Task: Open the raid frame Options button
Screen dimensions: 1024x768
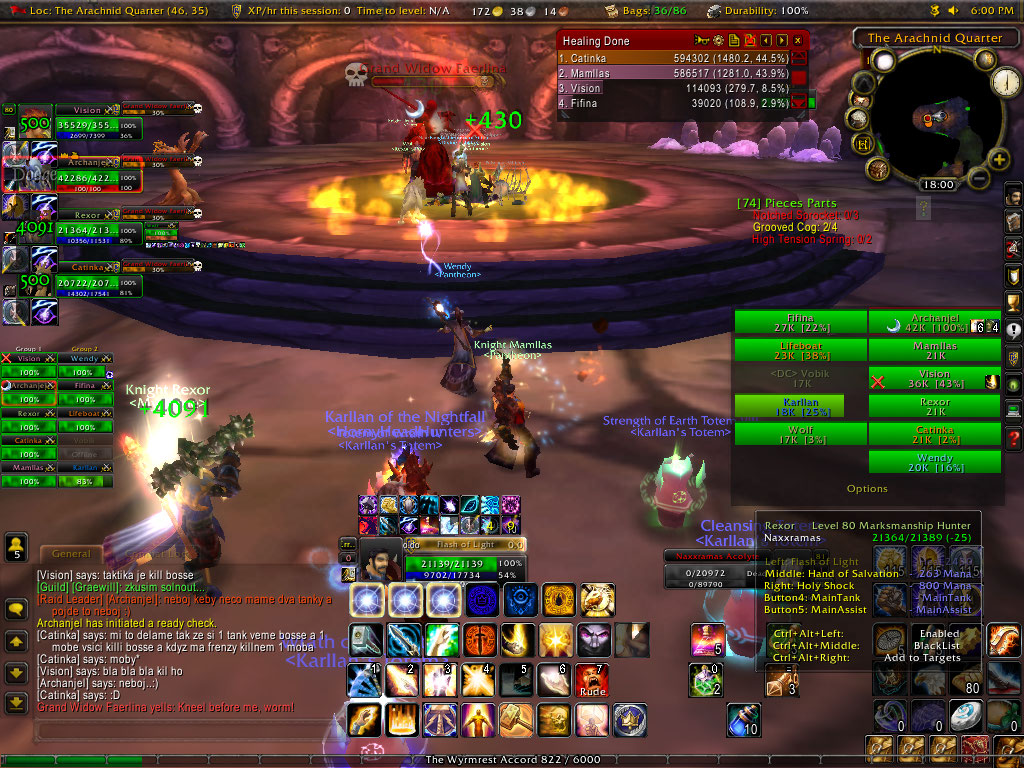Action: (867, 489)
